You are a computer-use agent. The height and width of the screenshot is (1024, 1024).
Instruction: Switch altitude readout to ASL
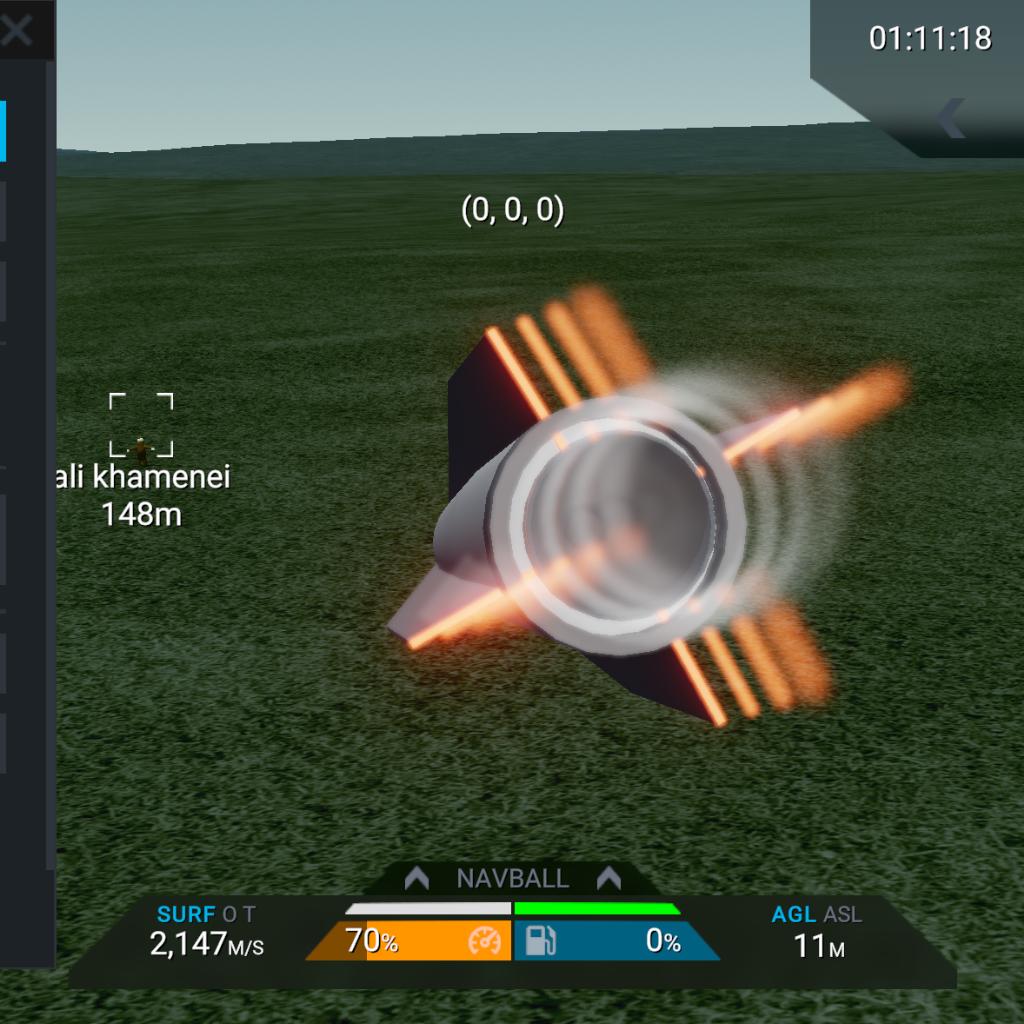pyautogui.click(x=843, y=914)
